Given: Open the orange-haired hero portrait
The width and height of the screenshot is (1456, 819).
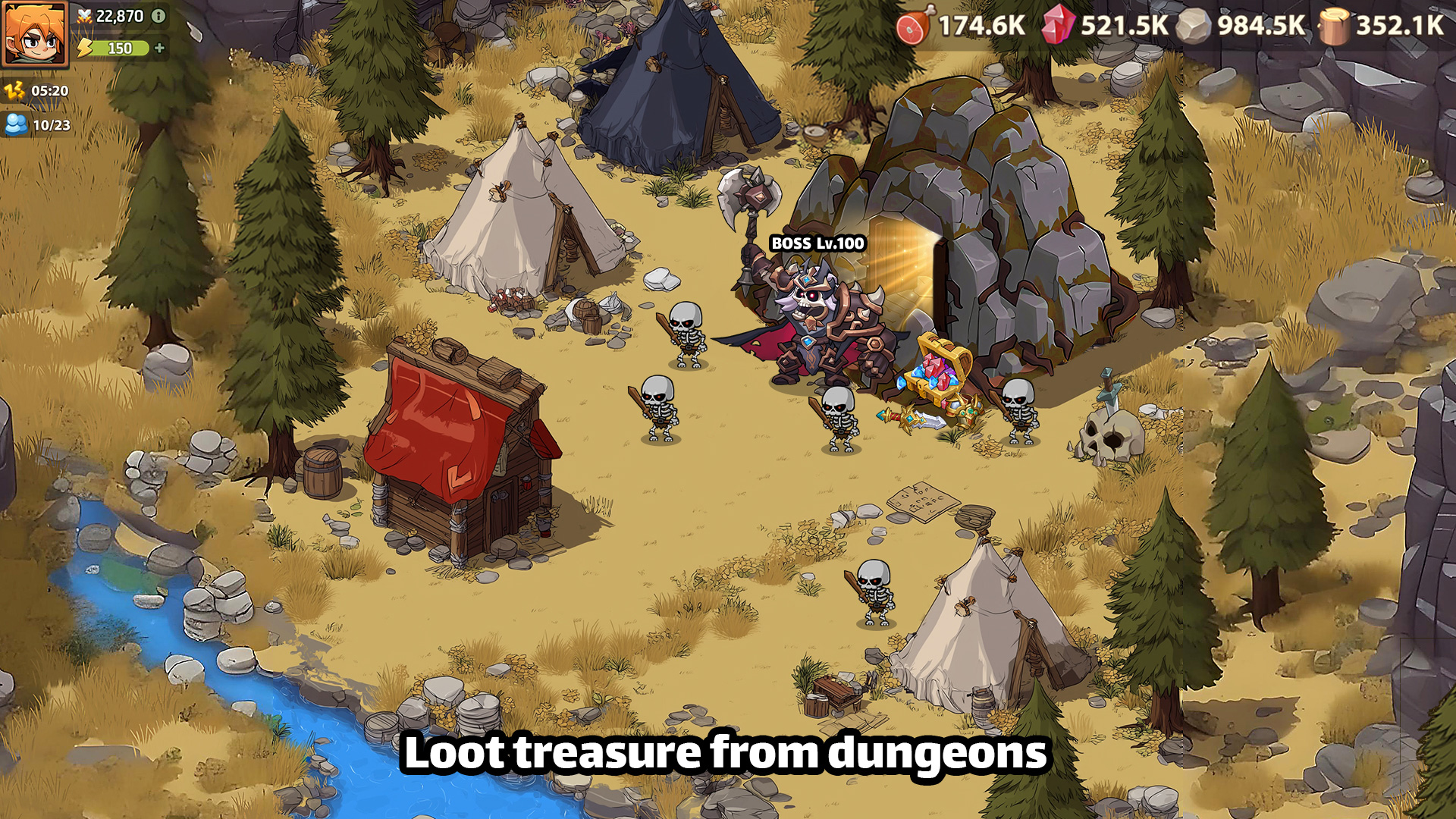Looking at the screenshot, I should pos(35,34).
